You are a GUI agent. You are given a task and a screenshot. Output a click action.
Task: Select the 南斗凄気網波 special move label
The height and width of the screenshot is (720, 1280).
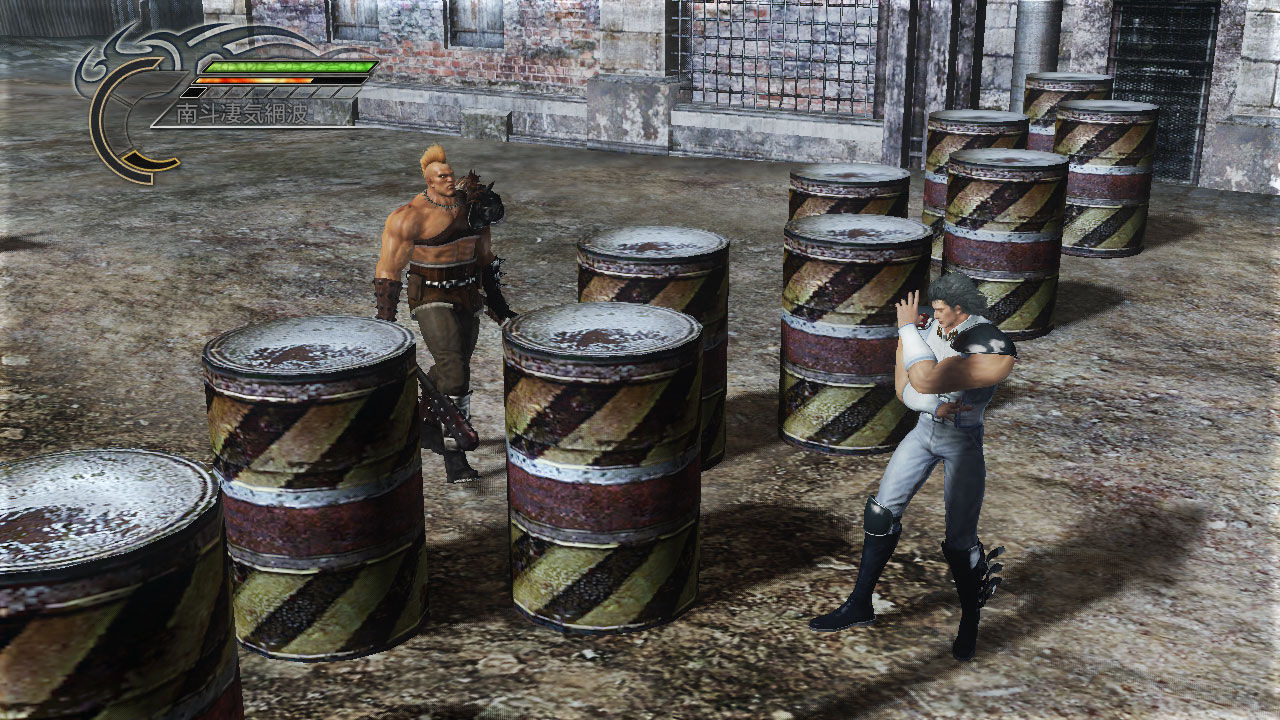point(243,114)
